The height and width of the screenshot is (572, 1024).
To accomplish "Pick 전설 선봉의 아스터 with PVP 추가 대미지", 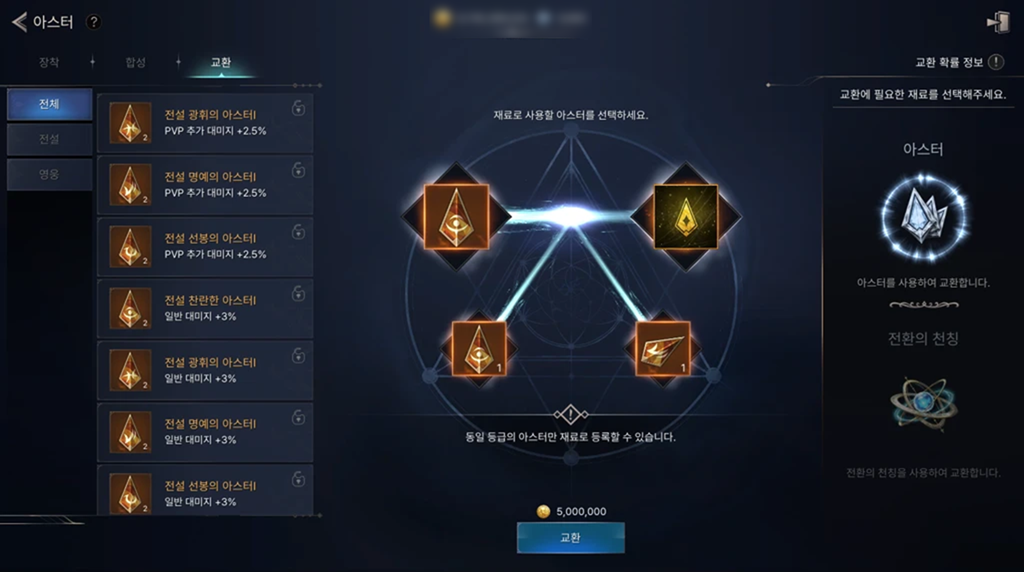I will click(205, 246).
